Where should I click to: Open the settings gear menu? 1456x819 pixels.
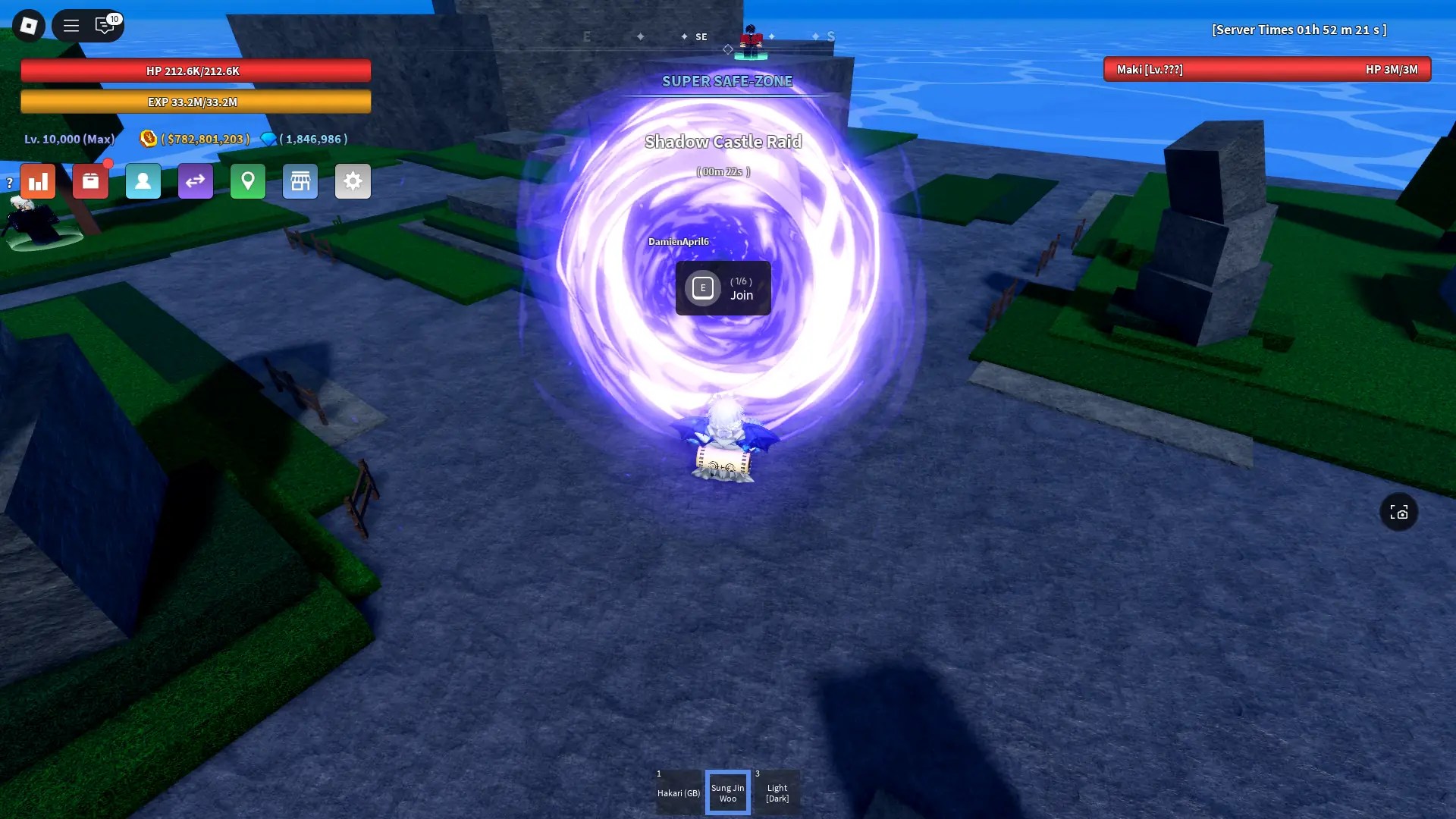click(353, 181)
